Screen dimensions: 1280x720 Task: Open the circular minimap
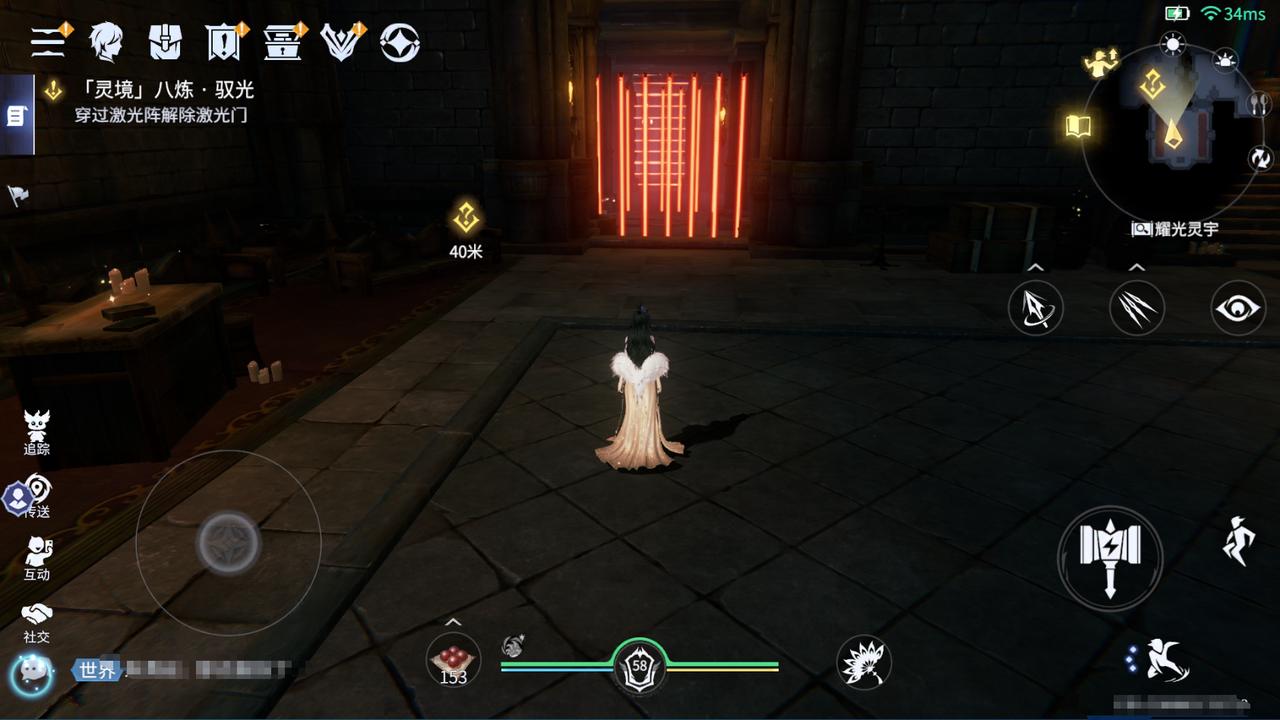coord(1173,135)
